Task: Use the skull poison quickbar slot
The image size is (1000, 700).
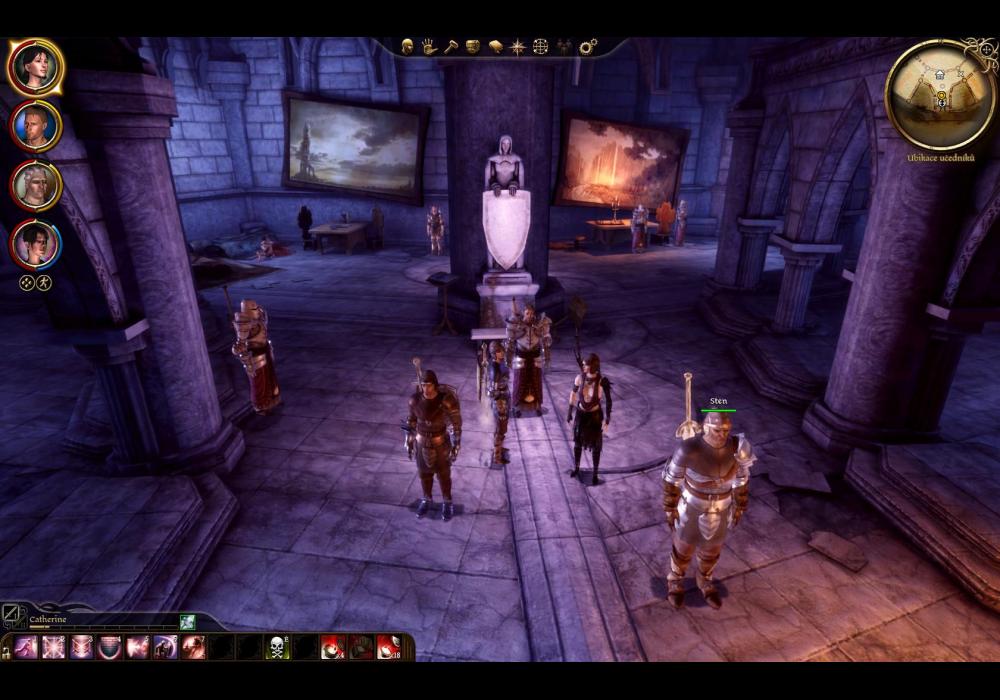Action: 277,647
